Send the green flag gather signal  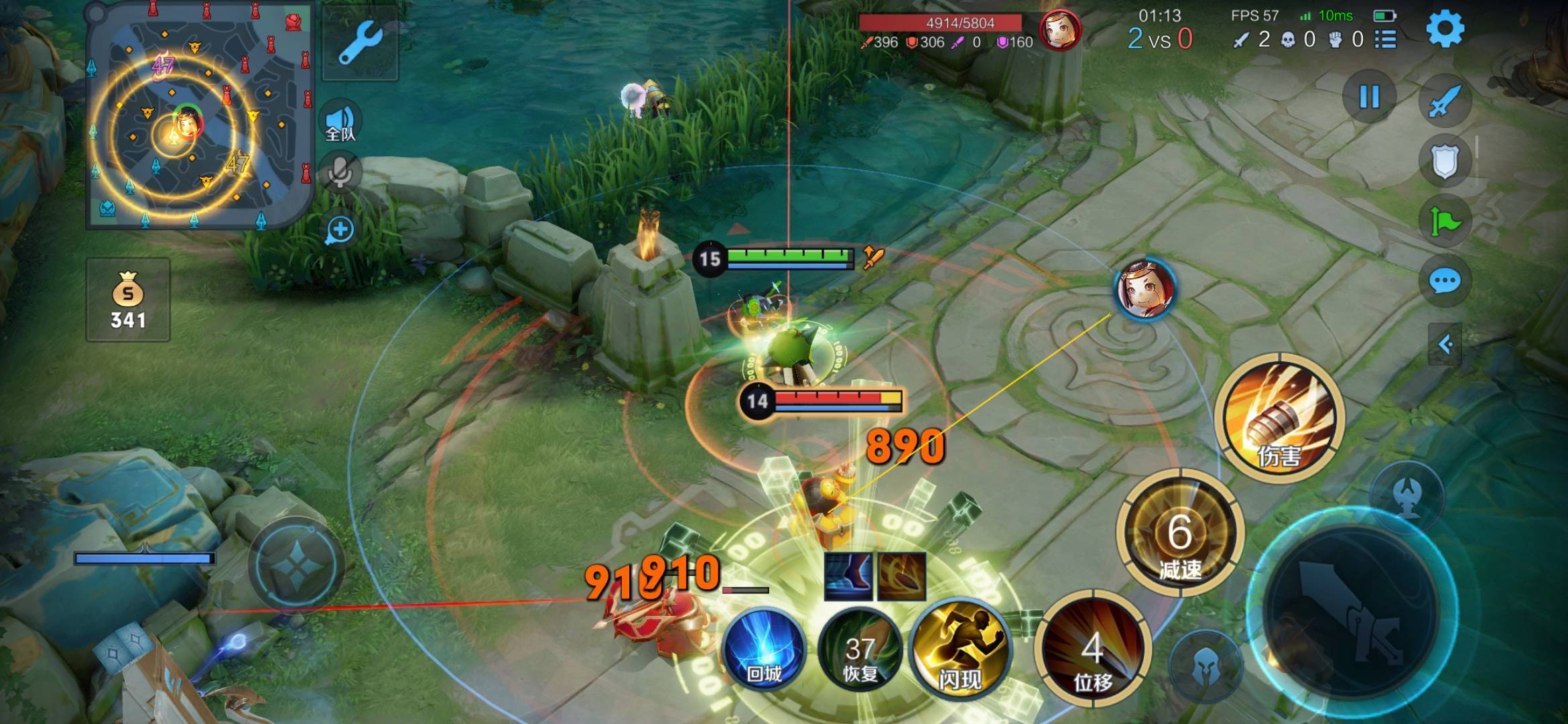pos(1445,221)
